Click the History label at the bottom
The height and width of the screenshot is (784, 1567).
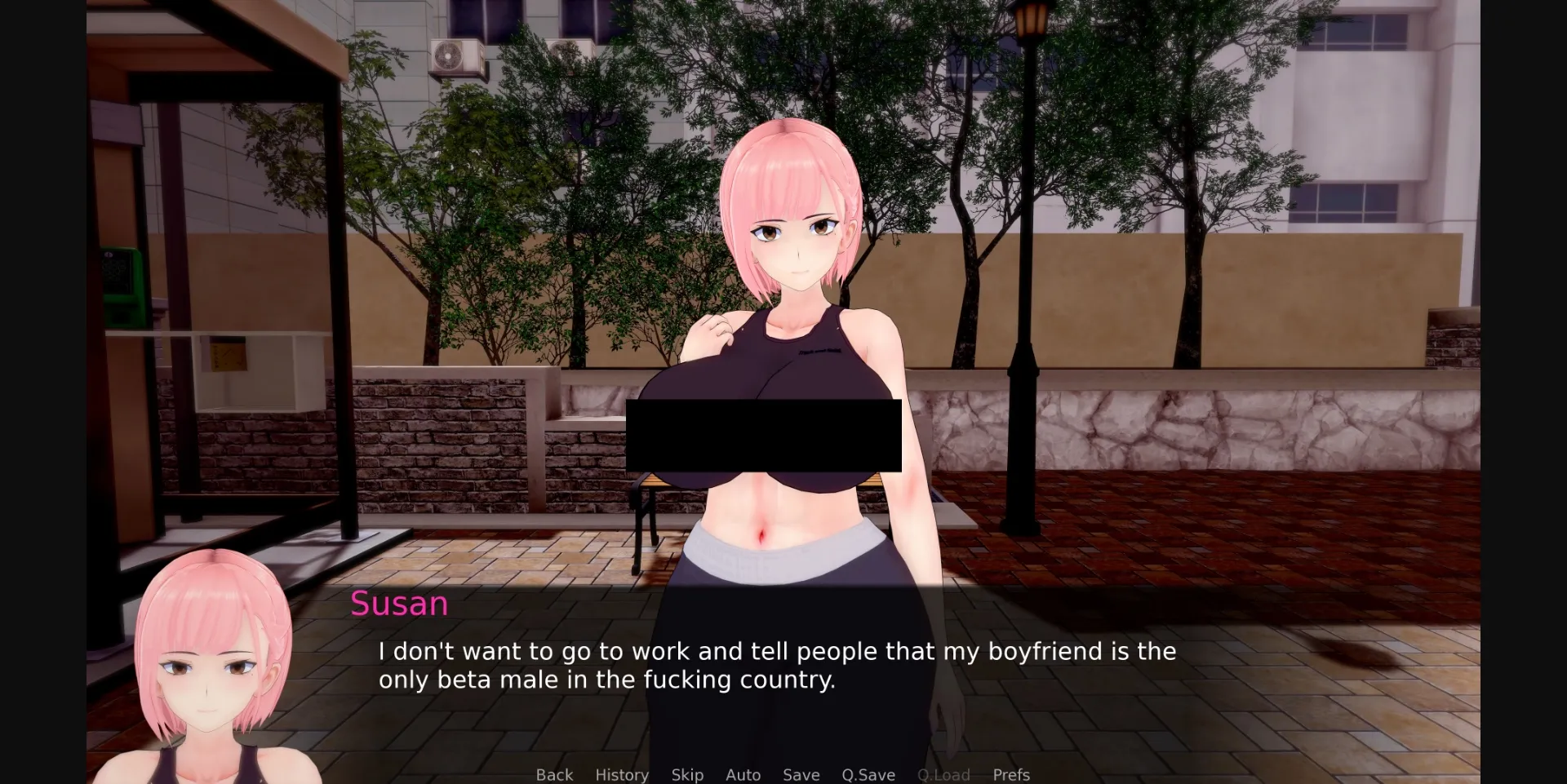click(621, 775)
